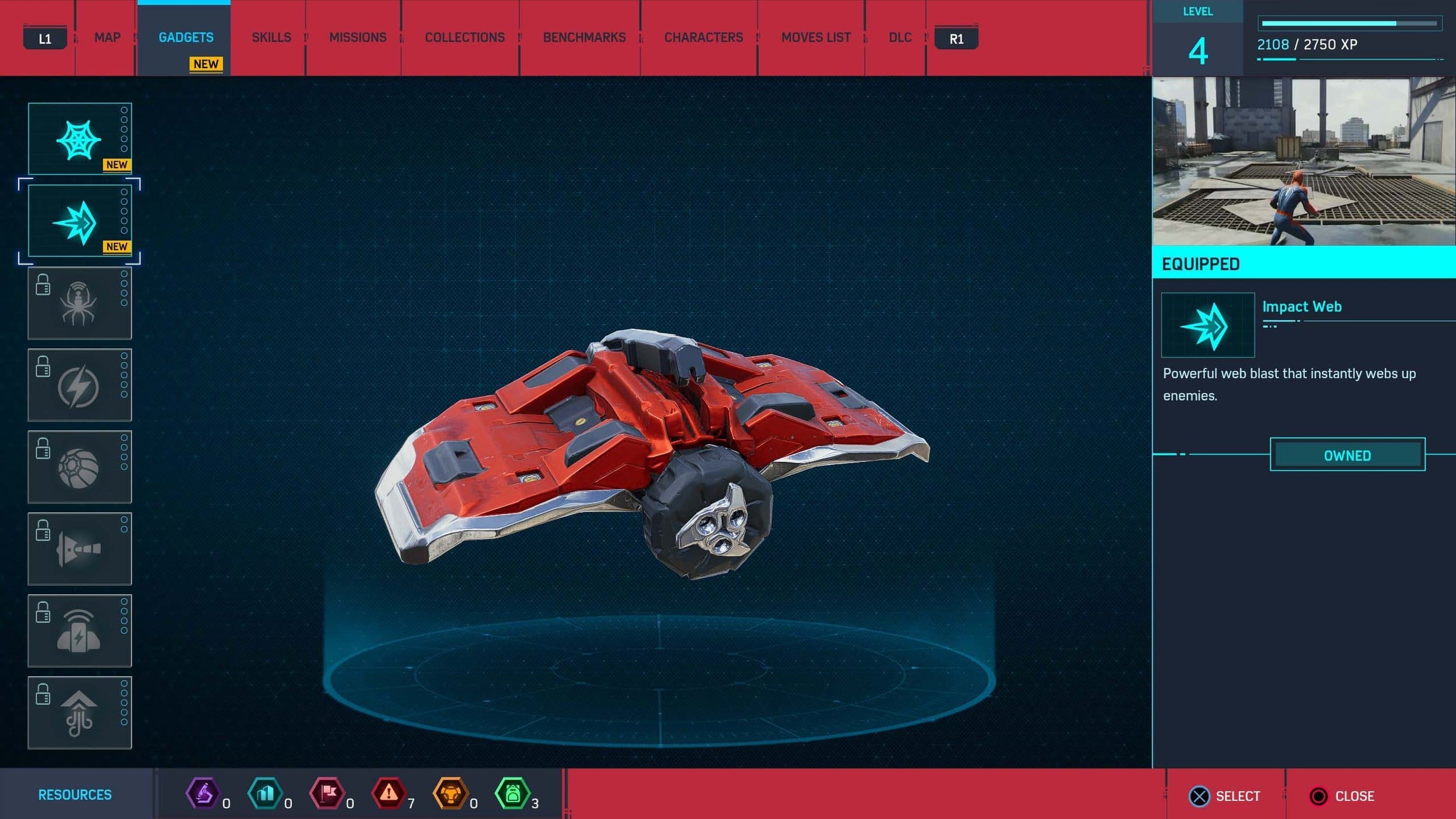Screen dimensions: 1456x819
Task: Open the Skills tab
Action: pos(271,38)
